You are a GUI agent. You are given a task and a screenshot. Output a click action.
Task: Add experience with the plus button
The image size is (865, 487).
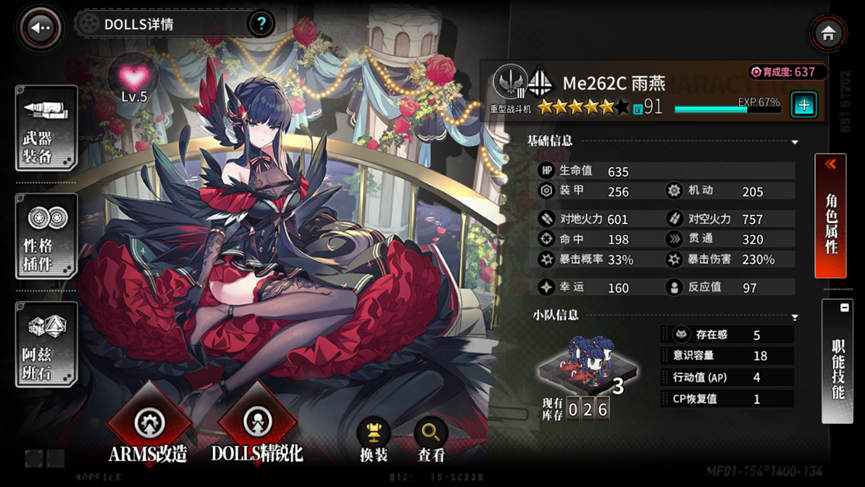click(804, 104)
